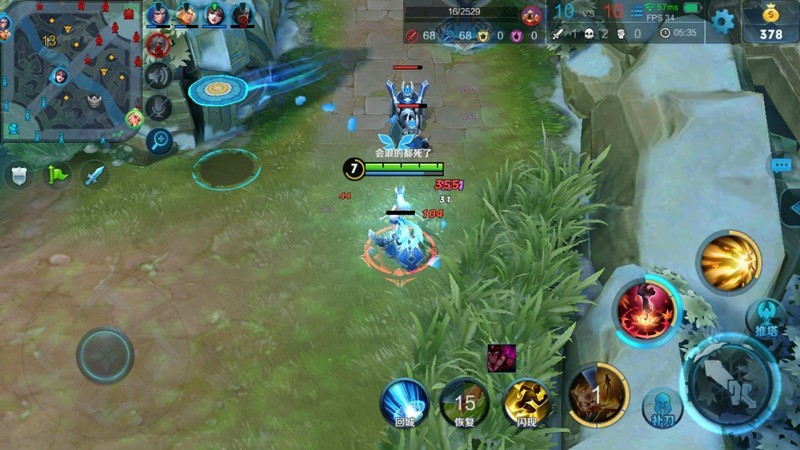Screen dimensions: 800x450
Task: Toggle the microphone button
Action: pyautogui.click(x=158, y=107)
